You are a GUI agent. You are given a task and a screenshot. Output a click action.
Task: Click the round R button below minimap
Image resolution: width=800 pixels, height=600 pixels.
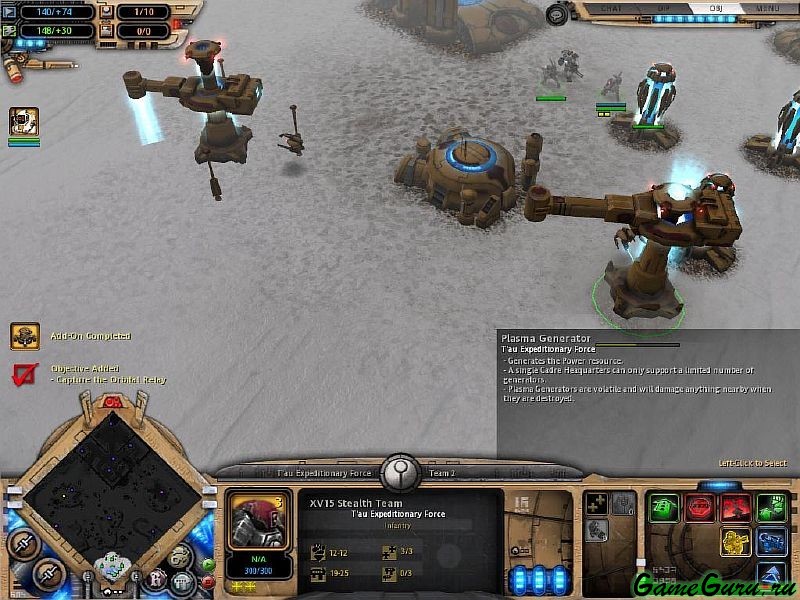[156, 579]
